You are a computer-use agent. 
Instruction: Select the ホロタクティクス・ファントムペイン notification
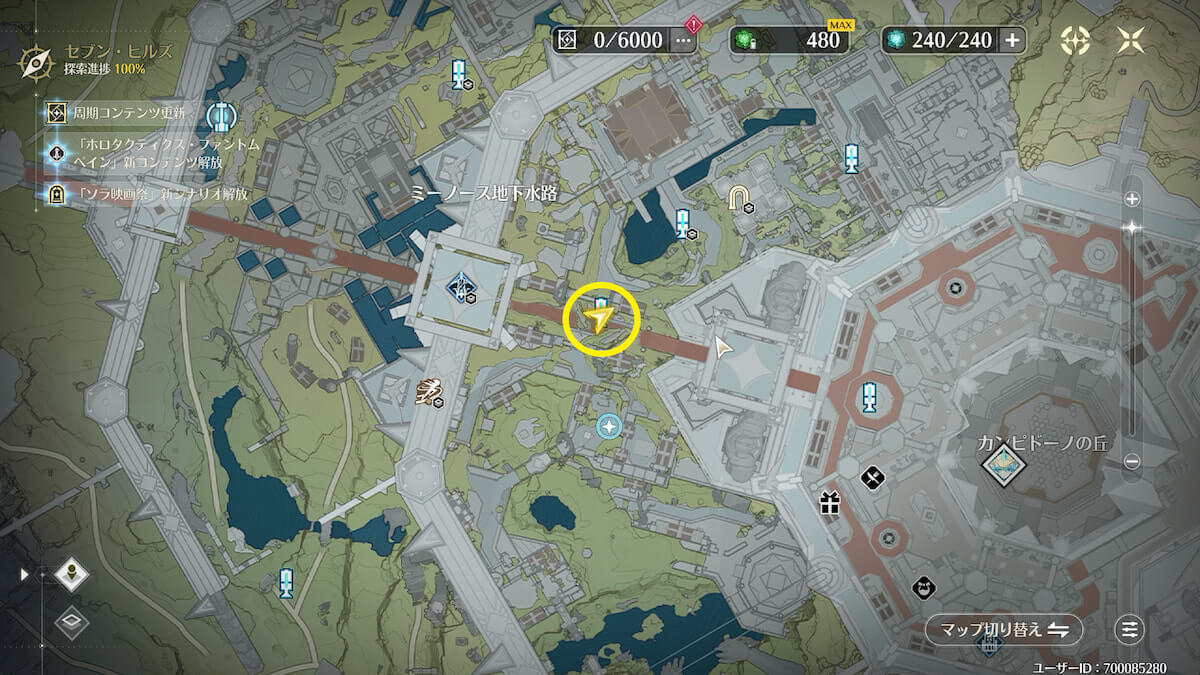click(145, 153)
